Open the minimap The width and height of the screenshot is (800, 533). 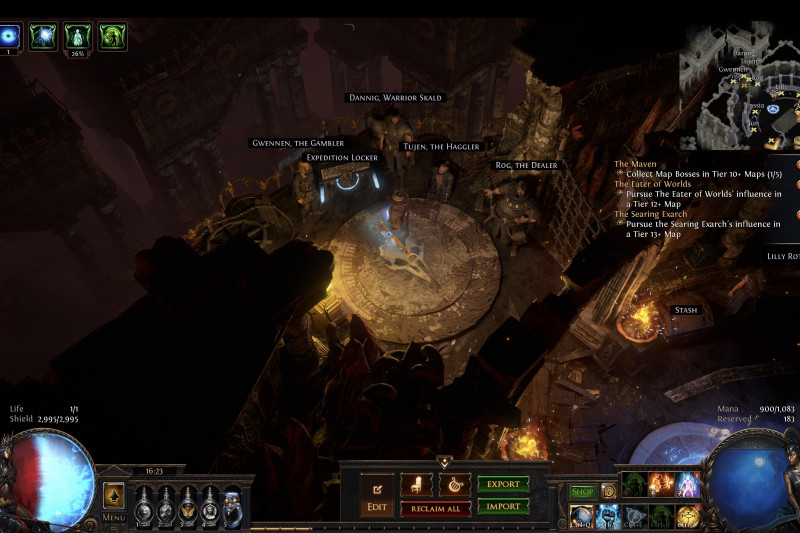click(738, 85)
